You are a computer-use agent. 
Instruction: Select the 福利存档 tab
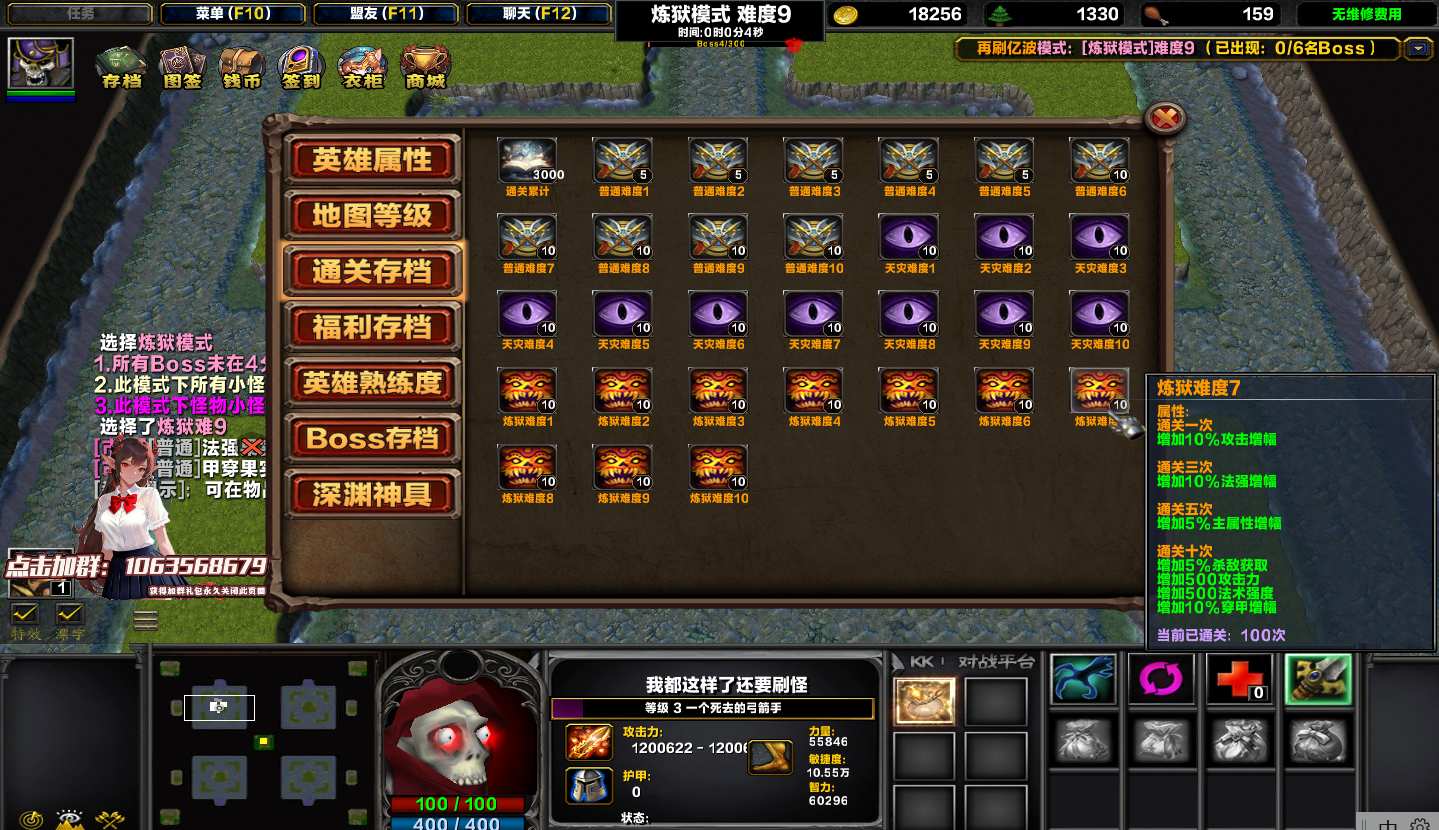[372, 327]
